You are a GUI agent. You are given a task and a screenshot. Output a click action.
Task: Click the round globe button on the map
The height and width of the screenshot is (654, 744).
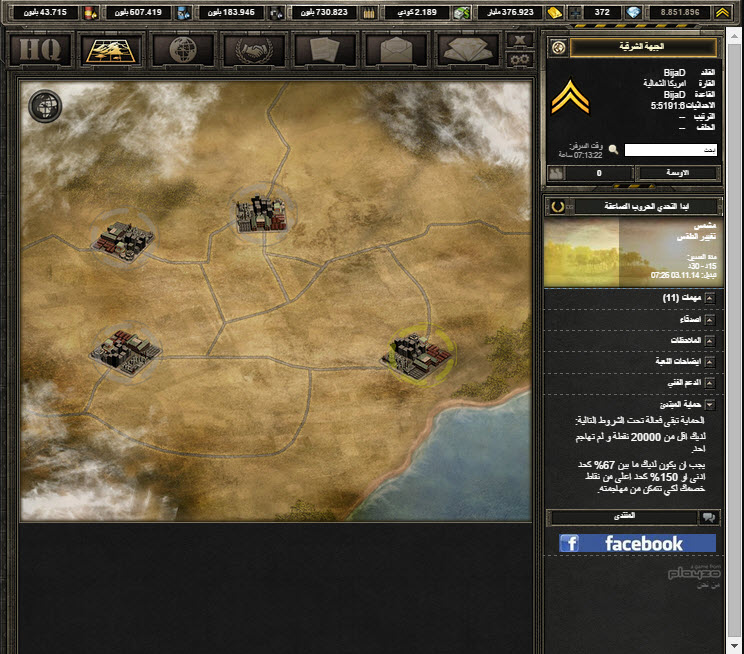44,104
